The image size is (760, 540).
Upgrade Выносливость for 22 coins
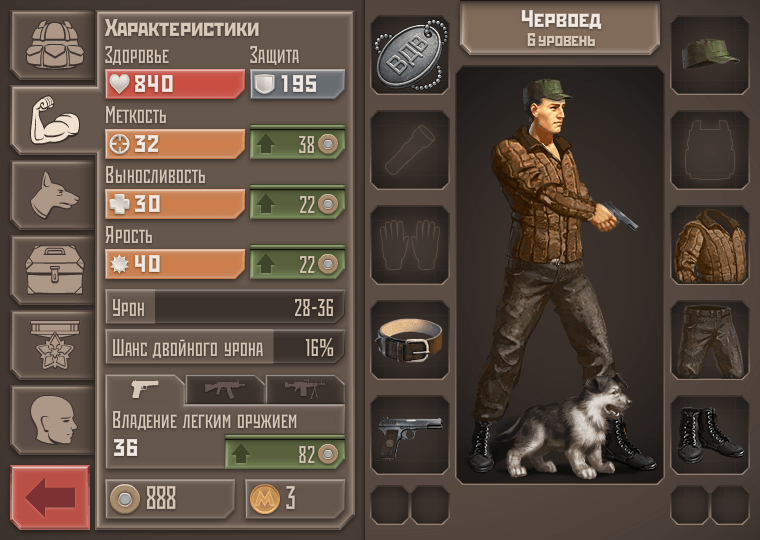click(297, 203)
